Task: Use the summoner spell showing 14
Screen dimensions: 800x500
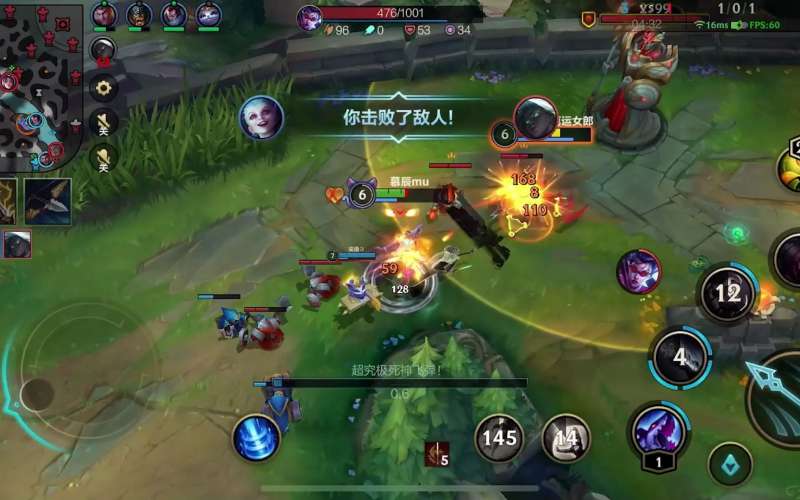Action: [x=566, y=438]
